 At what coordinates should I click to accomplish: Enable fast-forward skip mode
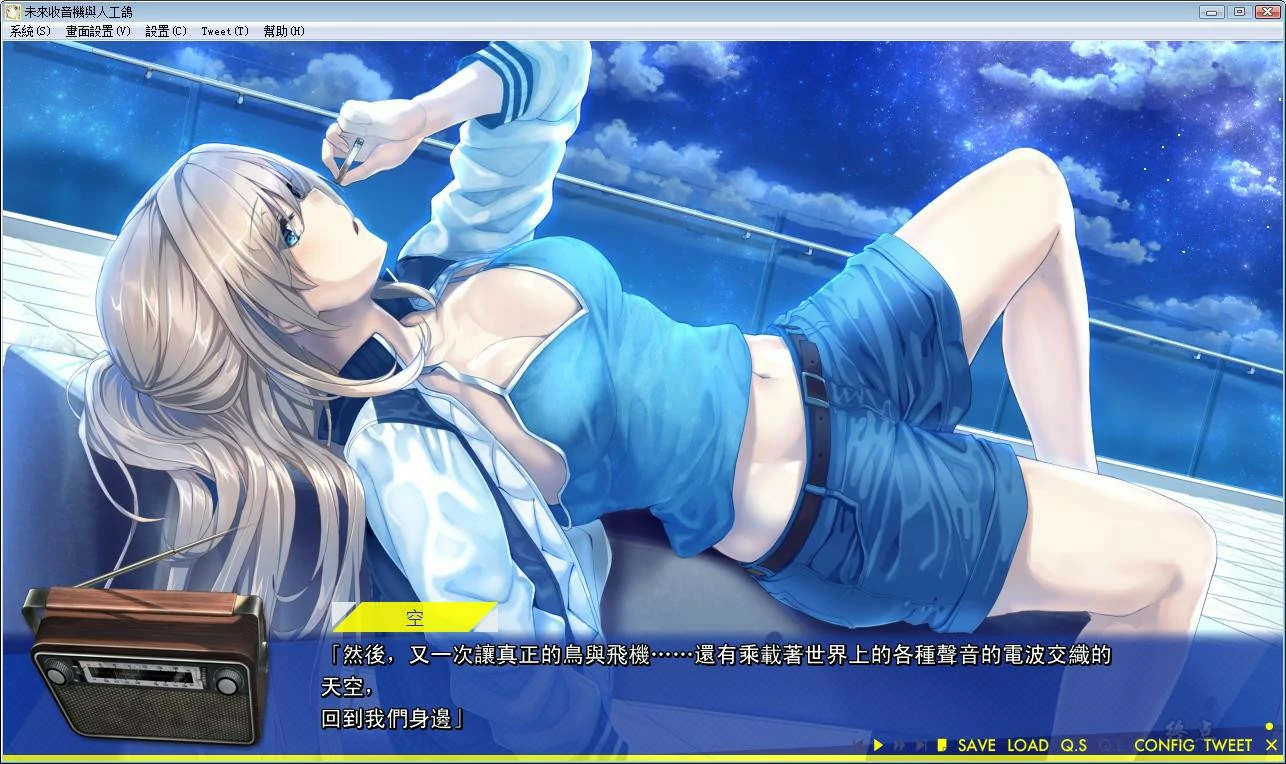(x=900, y=745)
